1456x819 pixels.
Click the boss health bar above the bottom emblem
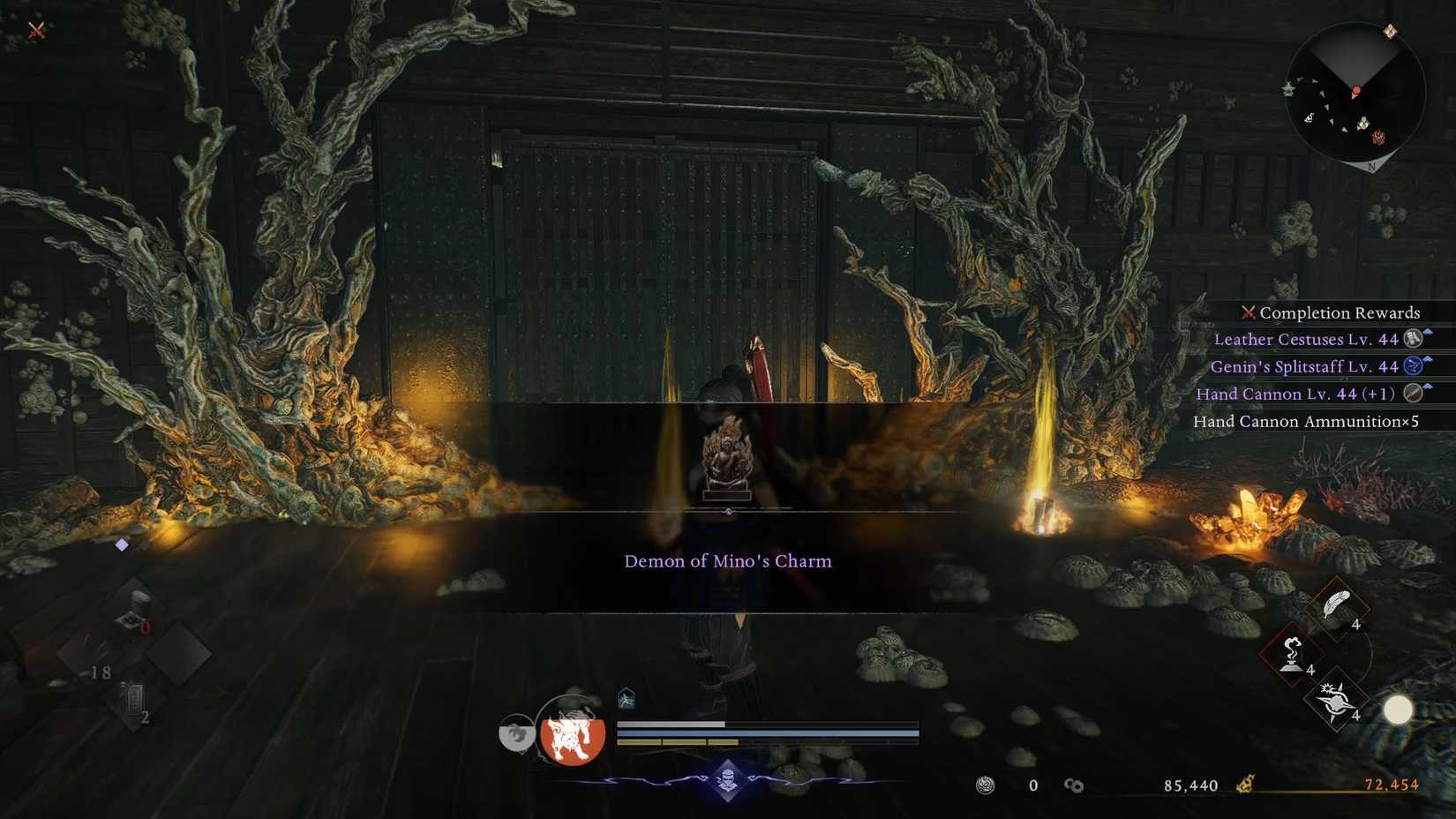[x=768, y=726]
